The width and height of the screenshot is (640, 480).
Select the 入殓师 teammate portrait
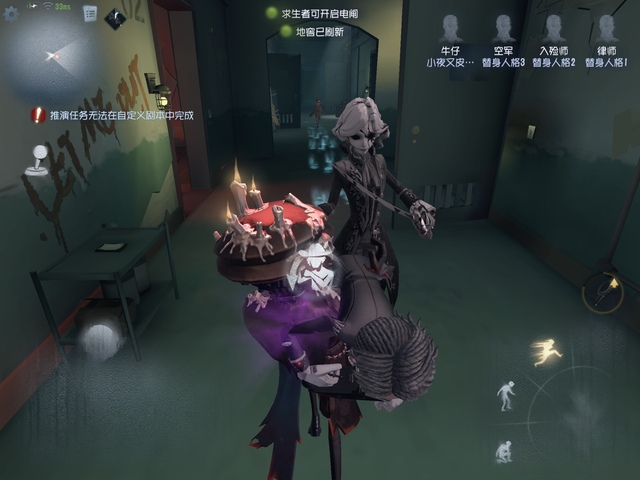[x=554, y=32]
